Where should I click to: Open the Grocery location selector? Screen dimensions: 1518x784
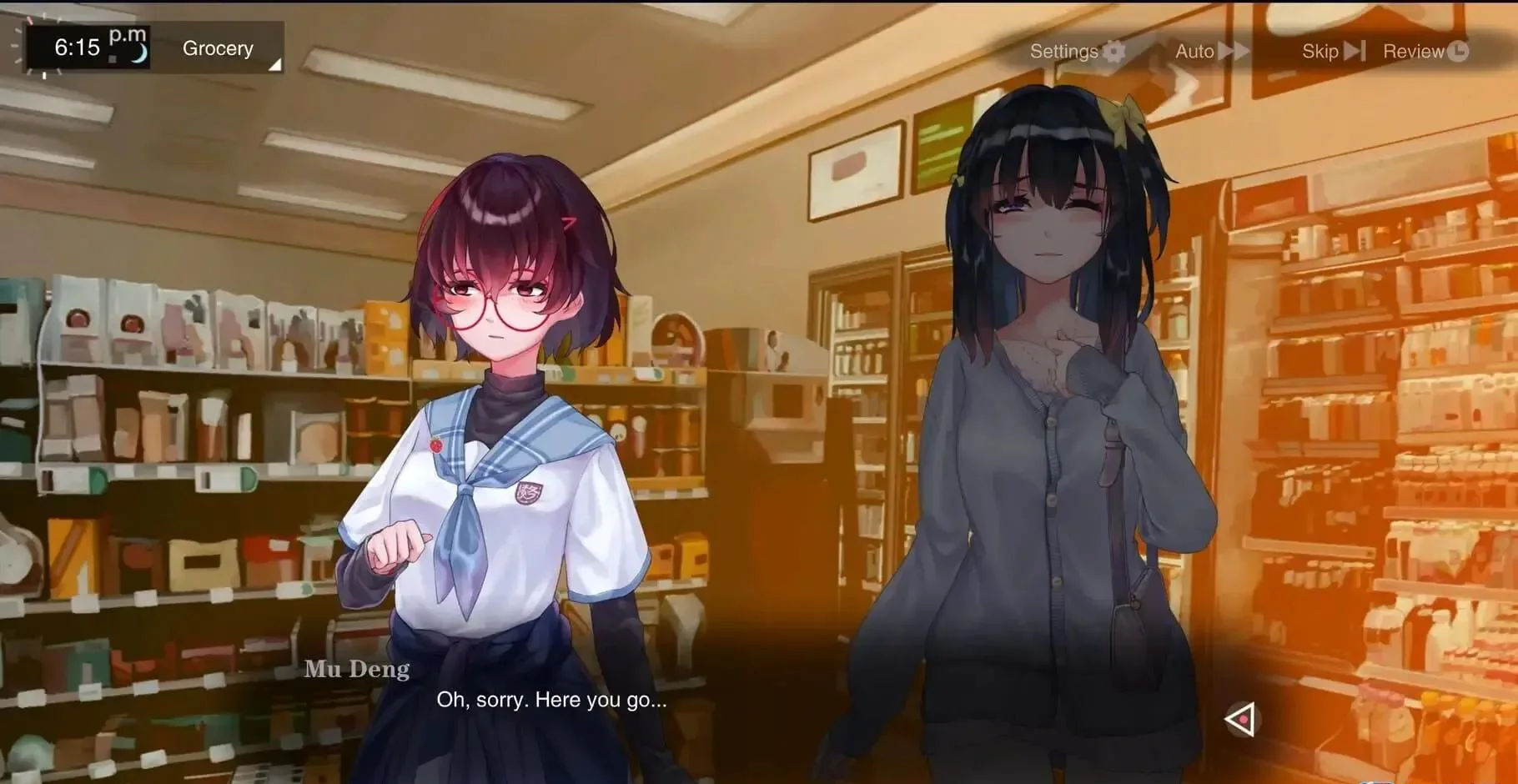[218, 48]
